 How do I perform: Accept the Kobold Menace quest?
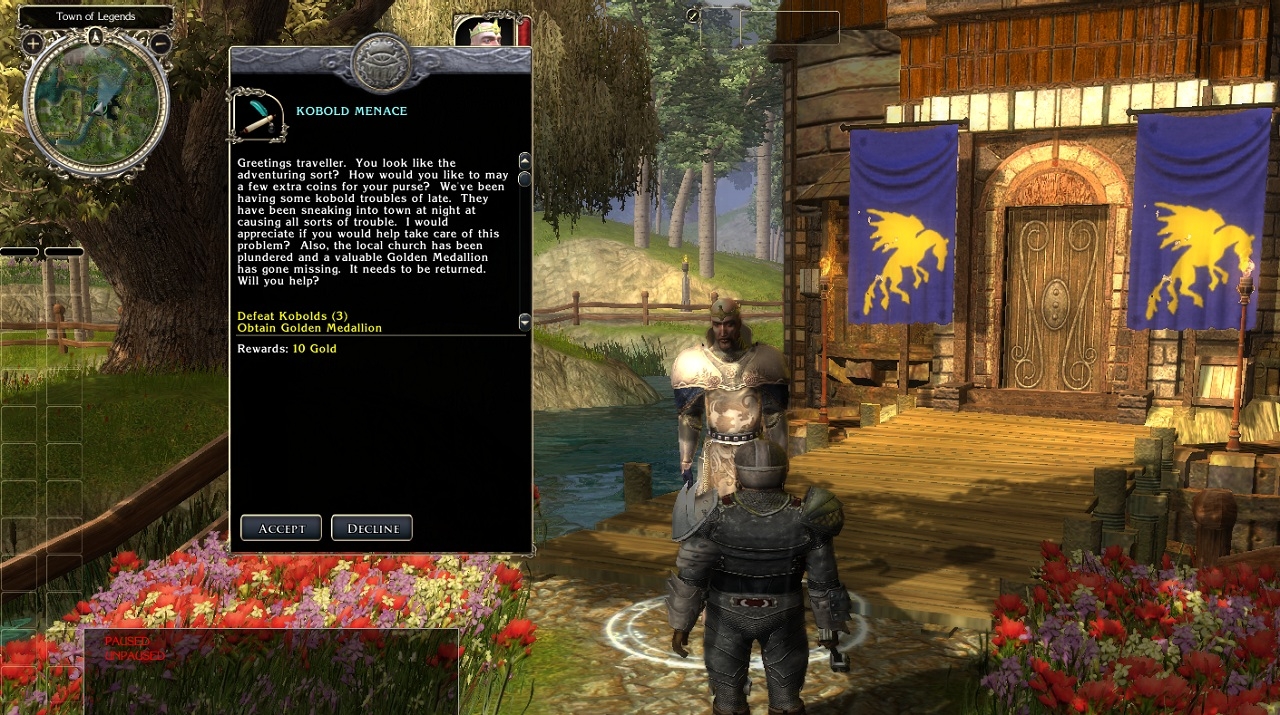[281, 528]
